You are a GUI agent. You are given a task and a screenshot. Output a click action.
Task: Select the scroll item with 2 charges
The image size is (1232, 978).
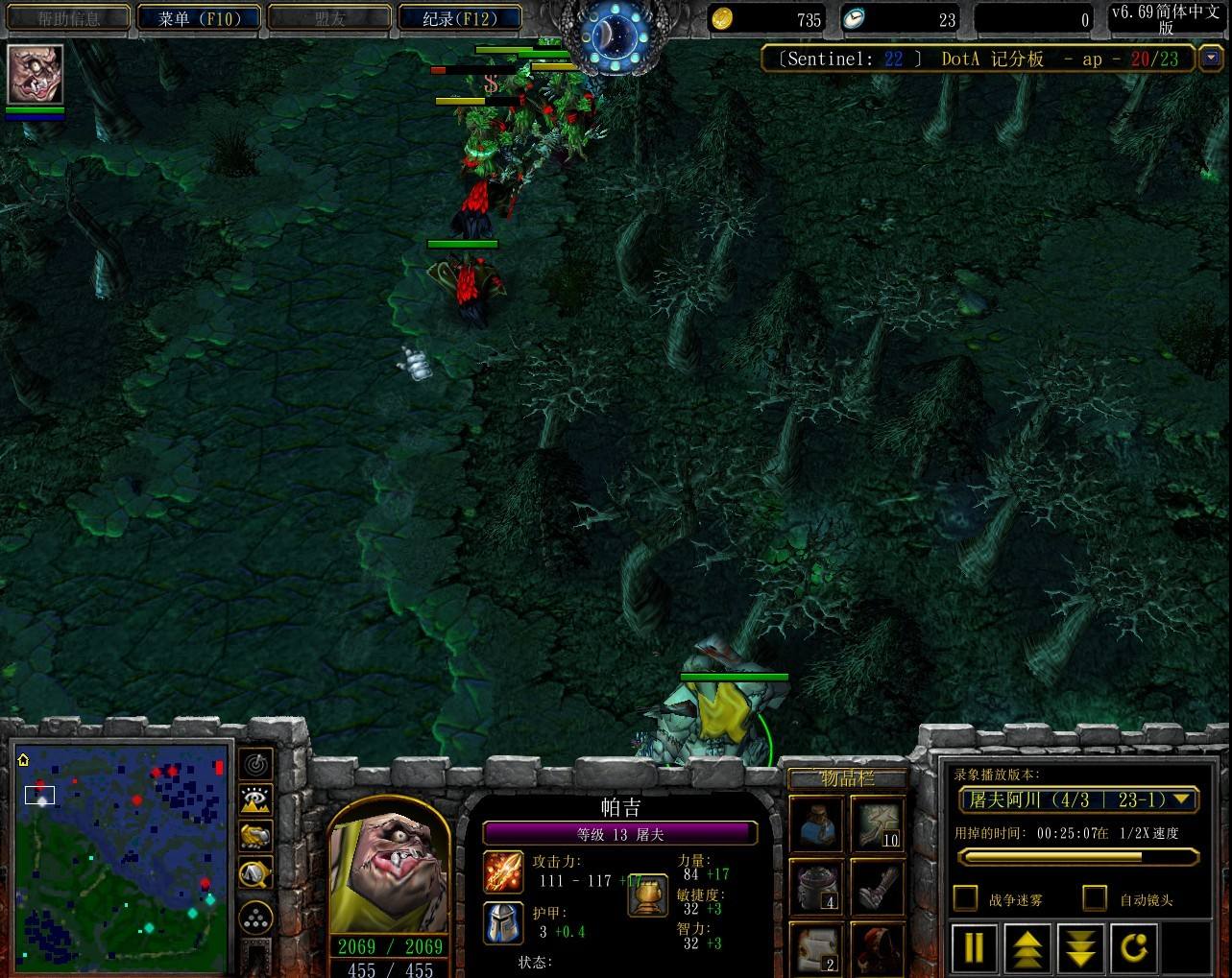[x=816, y=947]
